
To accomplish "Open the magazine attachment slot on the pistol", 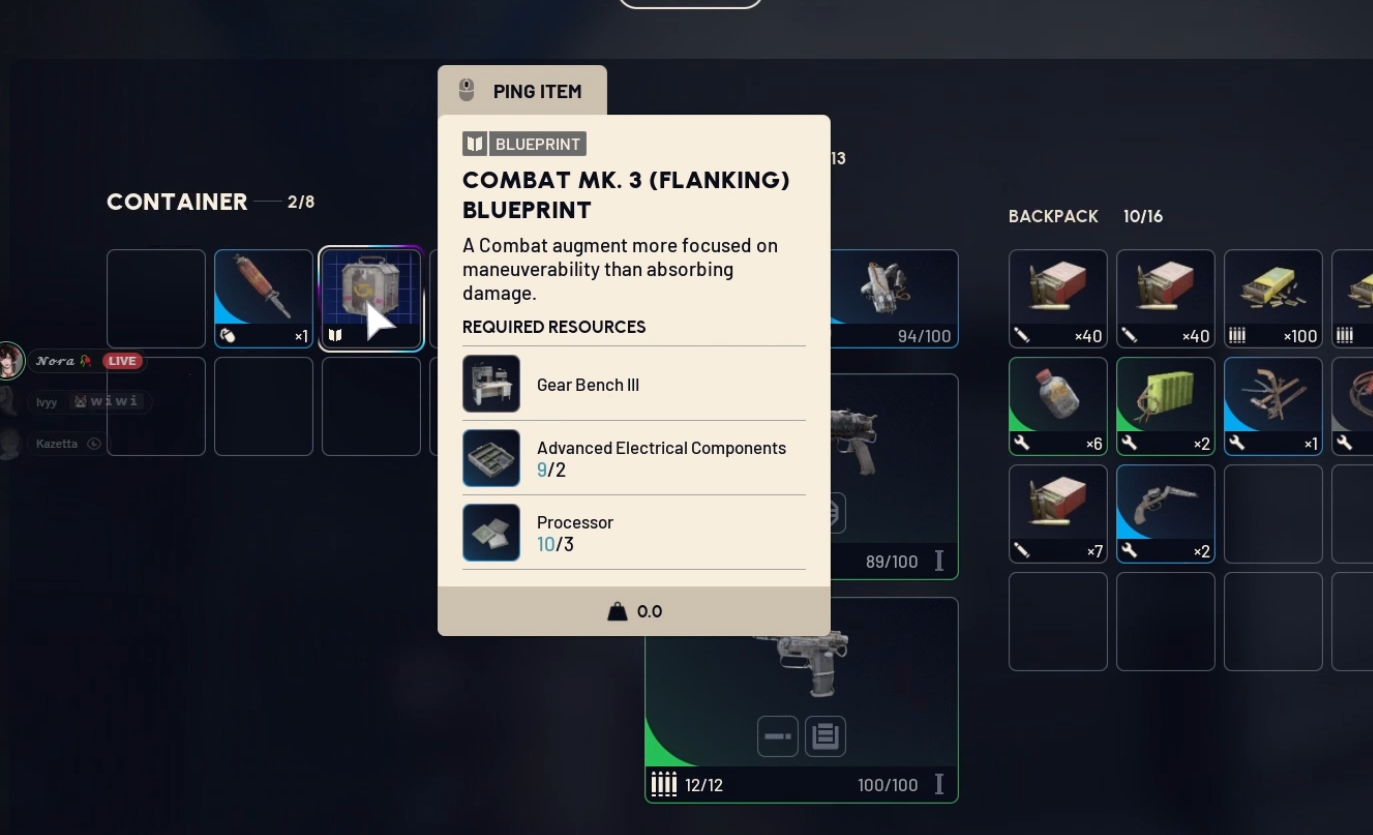I will pos(825,736).
